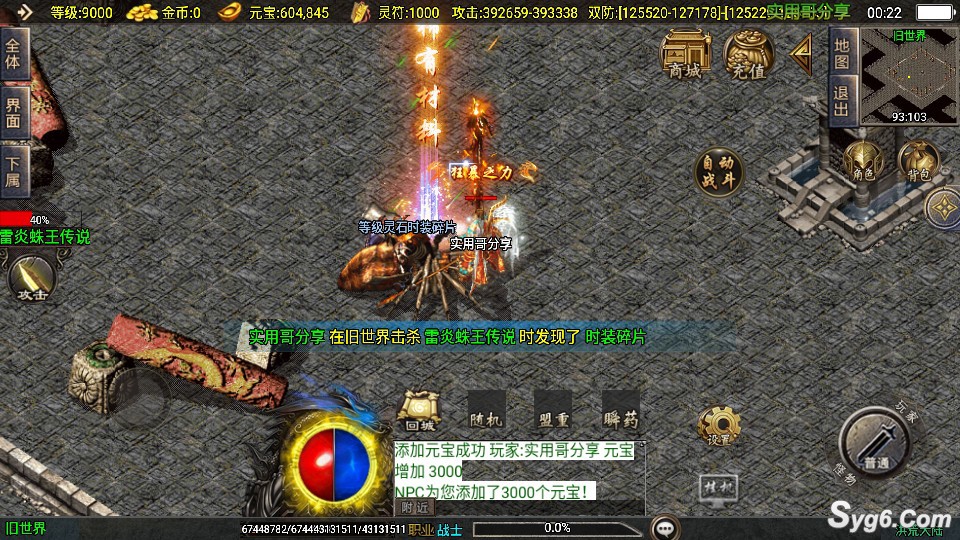Click the 退出 exit button
The height and width of the screenshot is (540, 960).
tap(842, 102)
